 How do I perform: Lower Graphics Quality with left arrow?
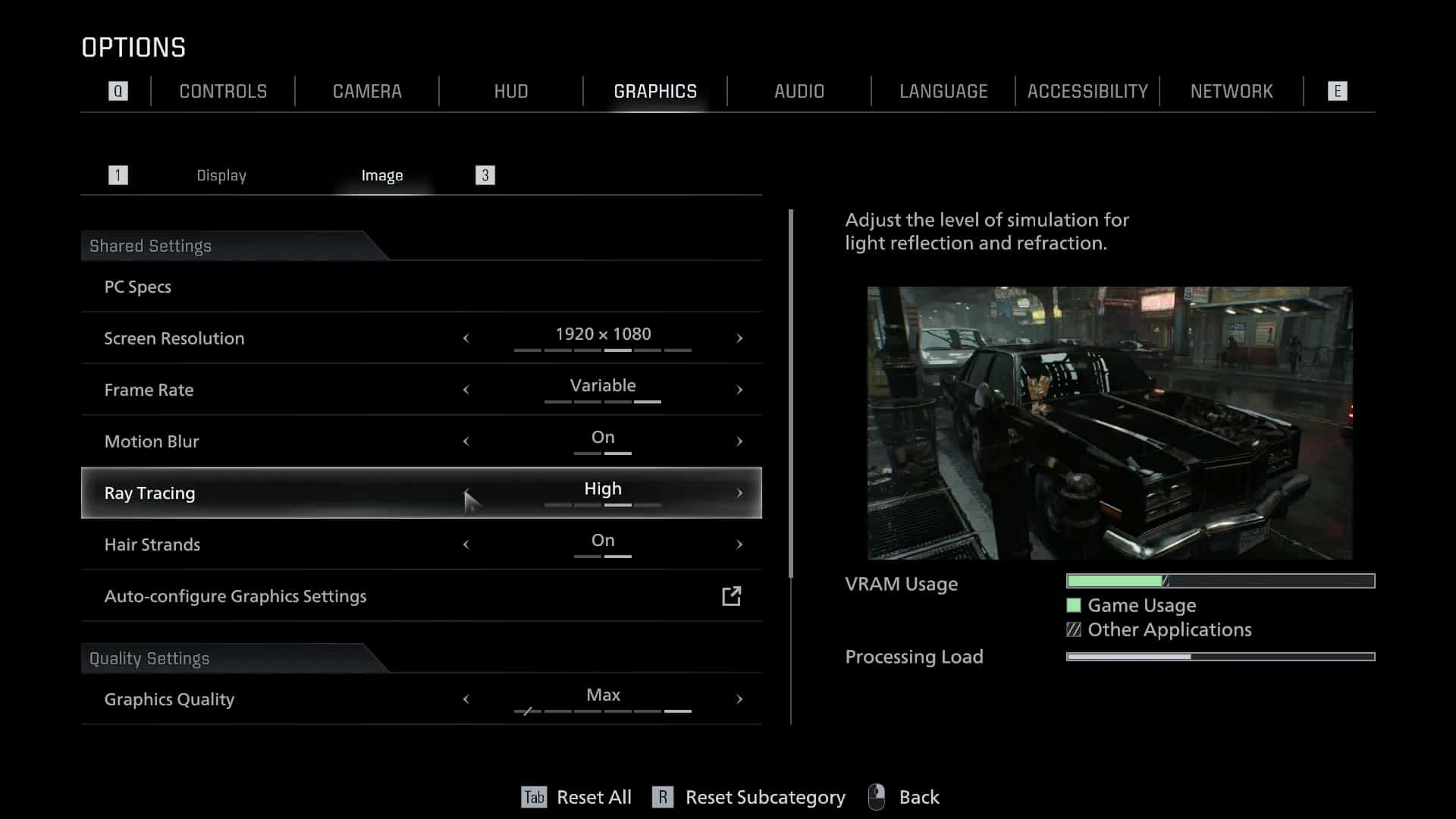coord(466,699)
